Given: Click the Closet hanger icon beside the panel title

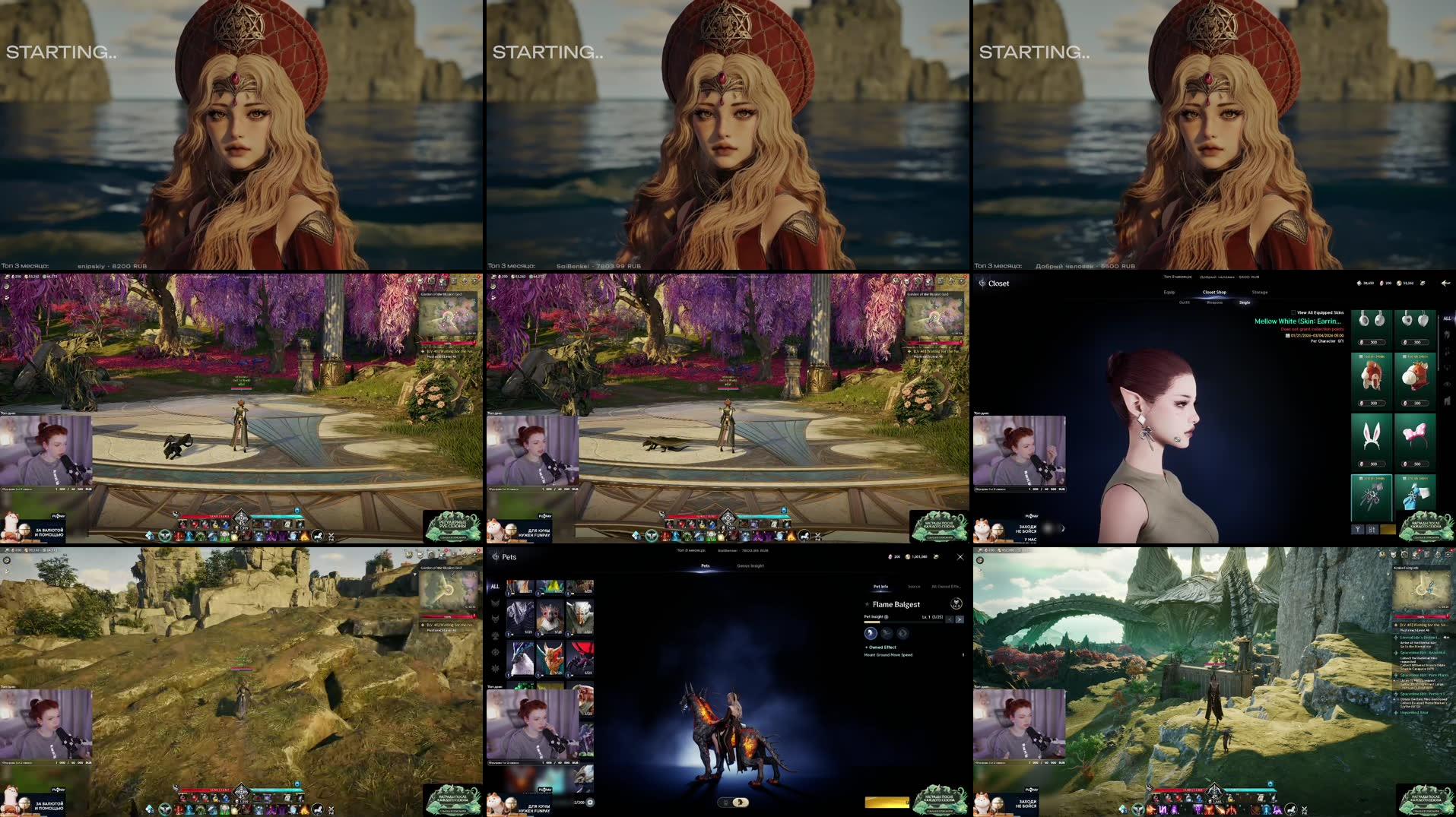Looking at the screenshot, I should pyautogui.click(x=982, y=283).
